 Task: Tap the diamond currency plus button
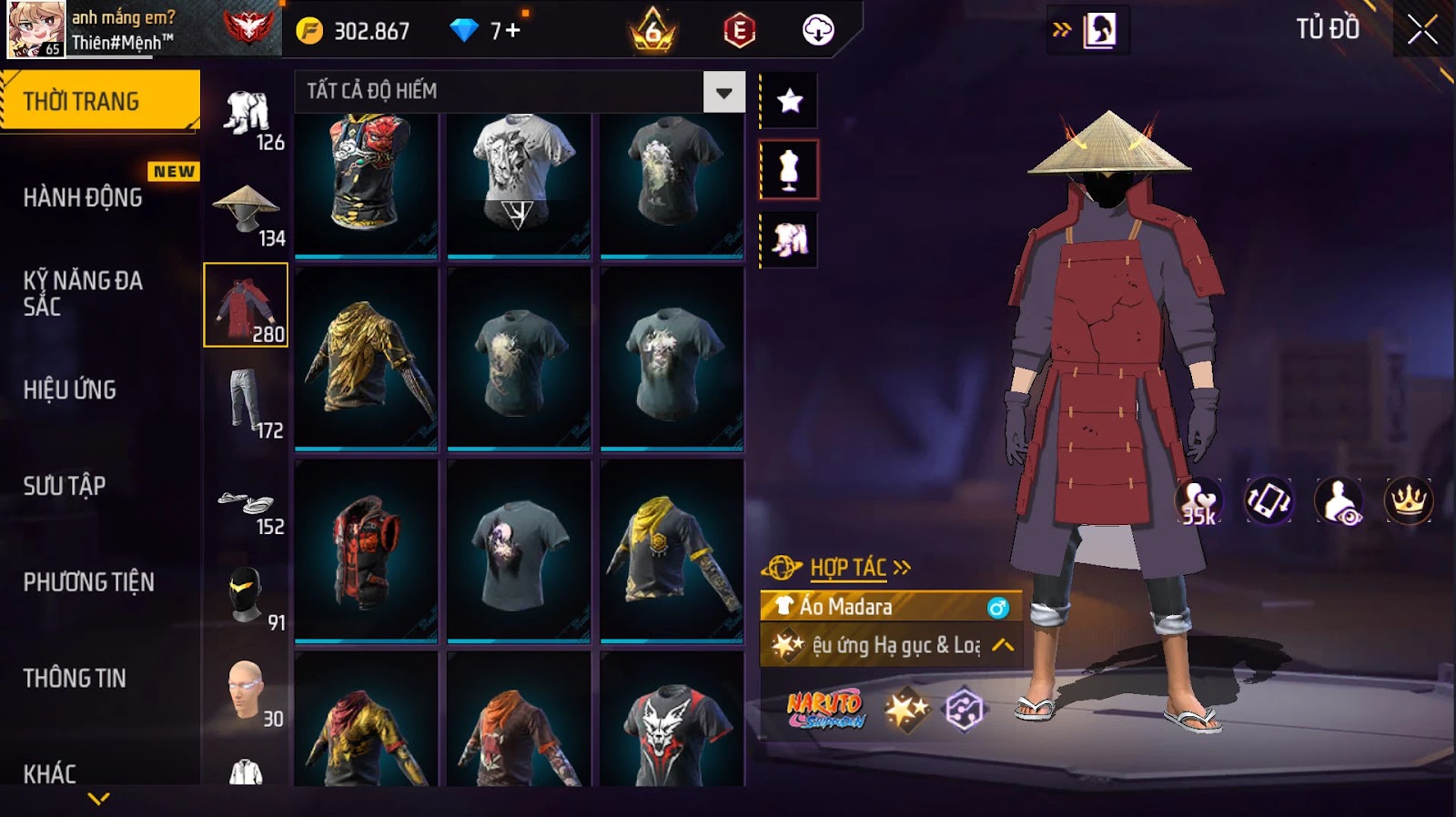[512, 31]
